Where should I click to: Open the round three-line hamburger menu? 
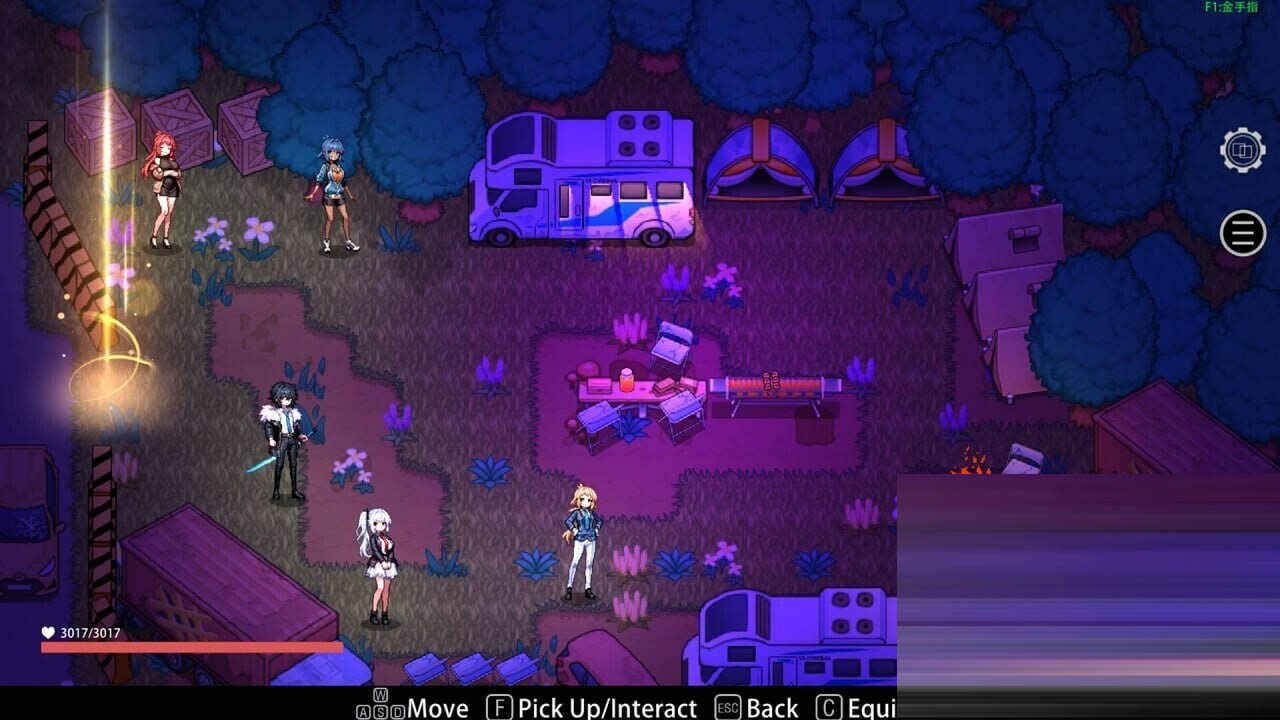pos(1242,233)
